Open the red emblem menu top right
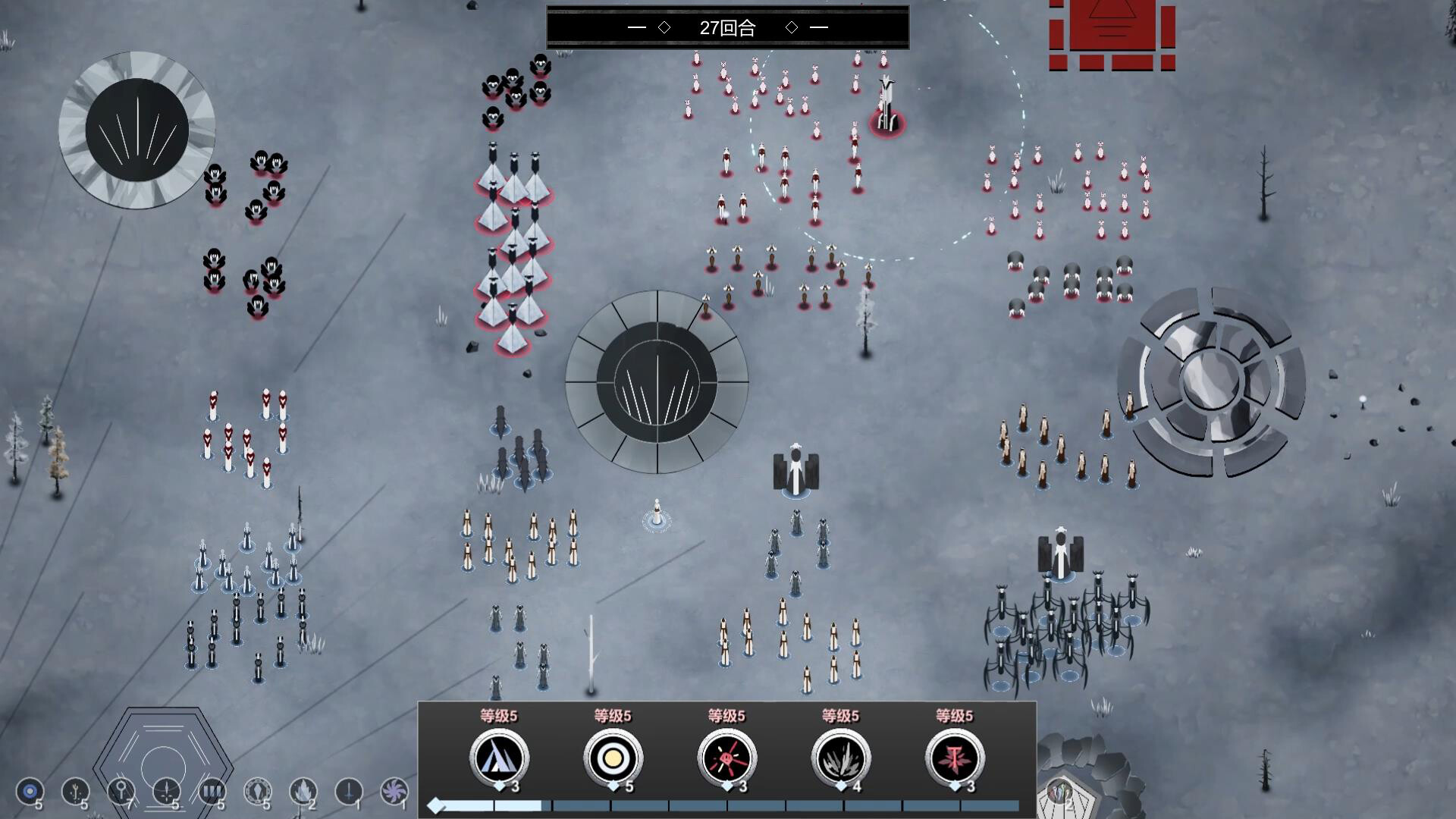The image size is (1456, 819). 1112,36
